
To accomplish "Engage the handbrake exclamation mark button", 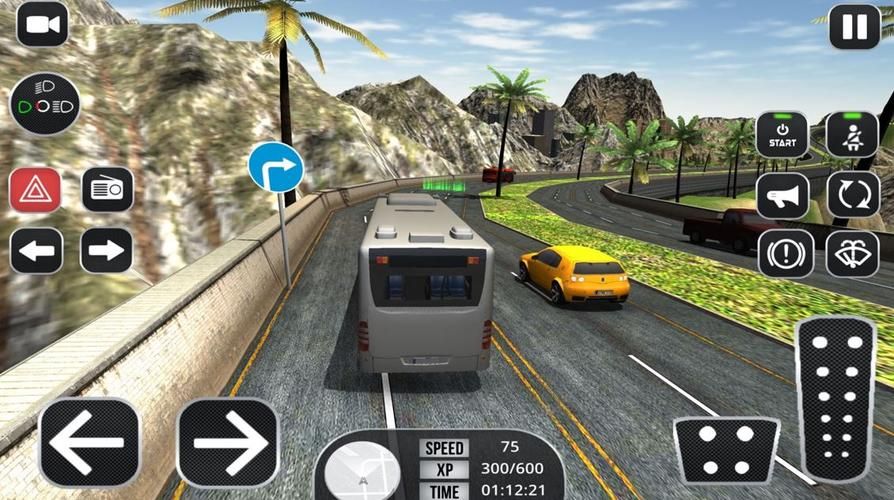I will 785,253.
